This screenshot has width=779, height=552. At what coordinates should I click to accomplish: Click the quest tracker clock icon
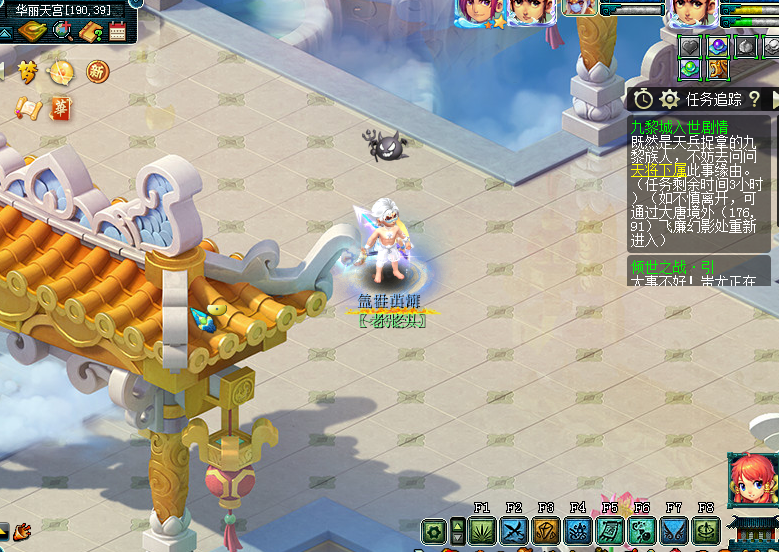click(643, 99)
